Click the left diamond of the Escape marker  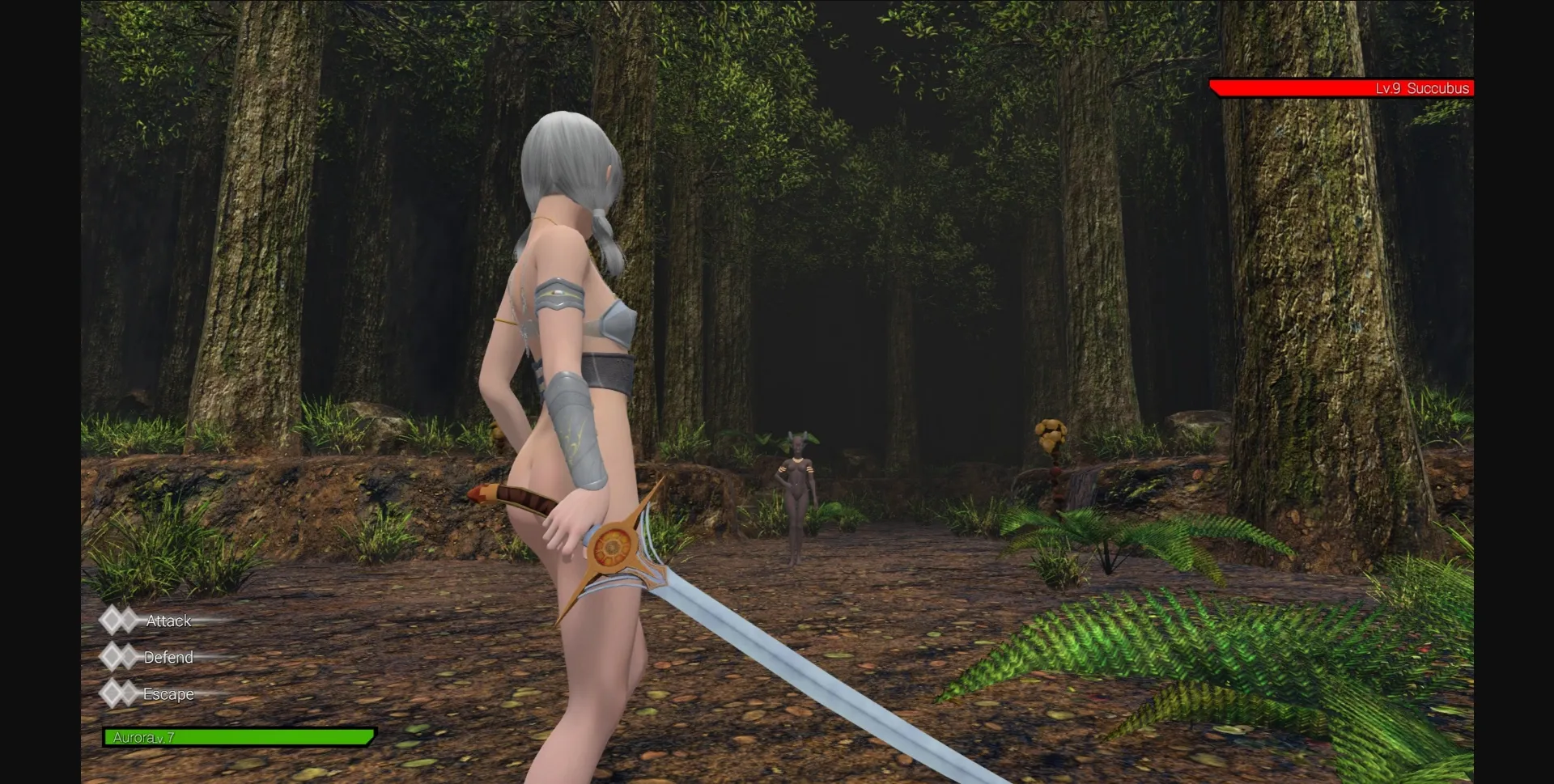tap(112, 693)
